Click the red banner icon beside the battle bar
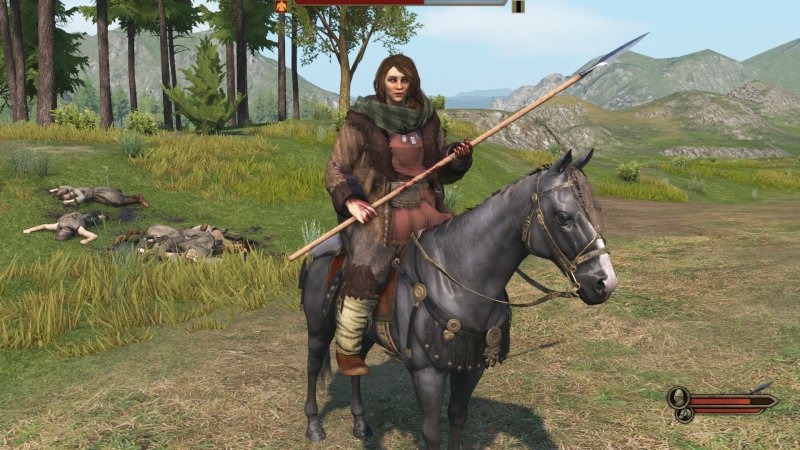Viewport: 800px width, 450px height. (281, 5)
